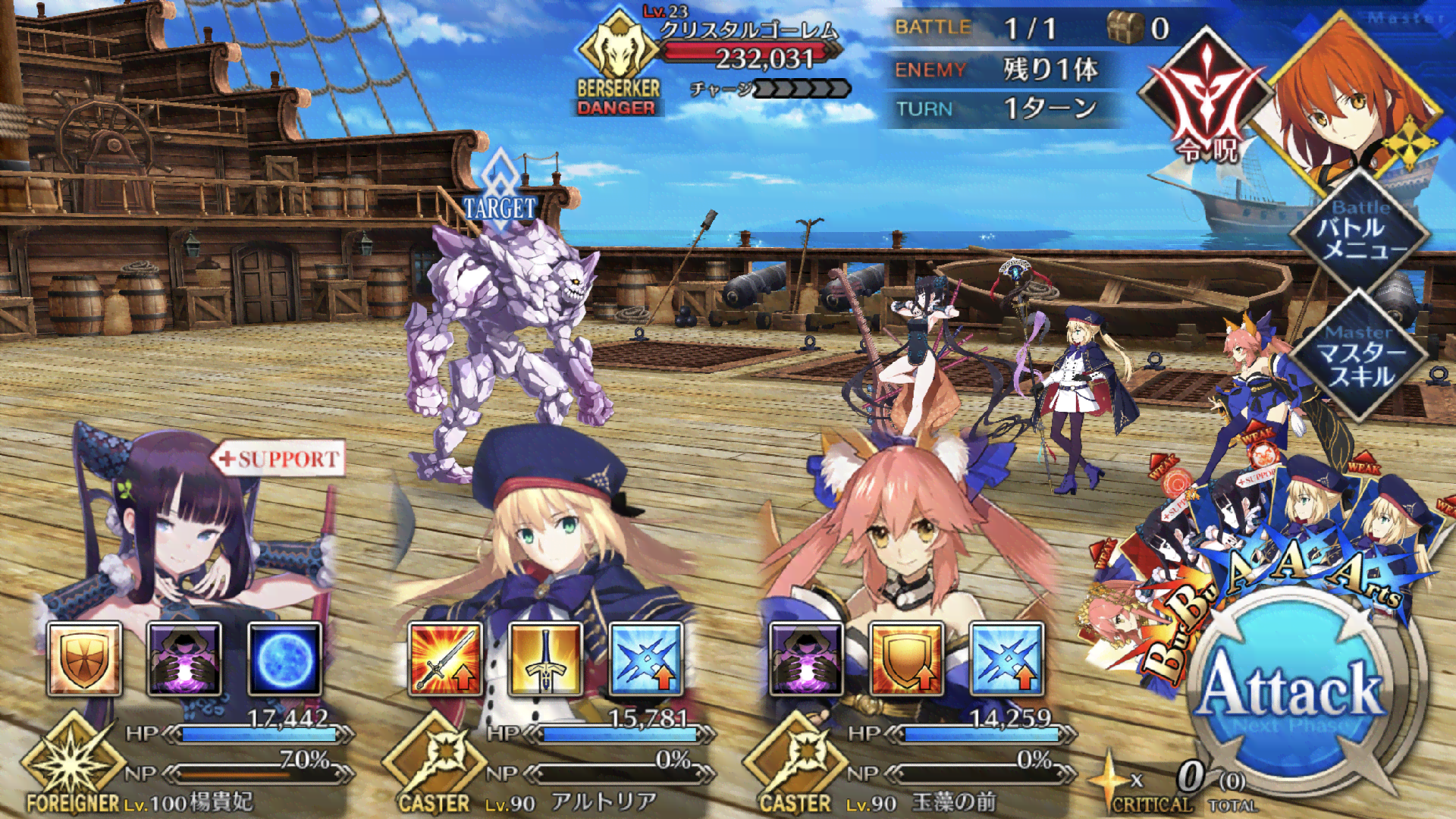Use Yang Guifei's orange shield skill

pyautogui.click(x=84, y=659)
